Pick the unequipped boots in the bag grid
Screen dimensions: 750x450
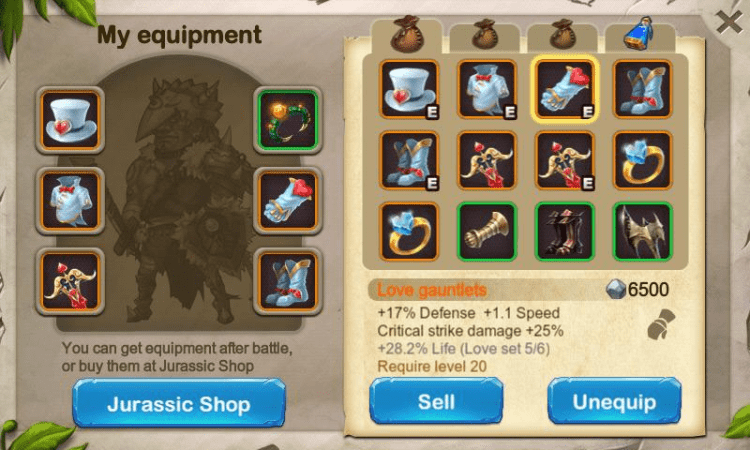click(642, 89)
